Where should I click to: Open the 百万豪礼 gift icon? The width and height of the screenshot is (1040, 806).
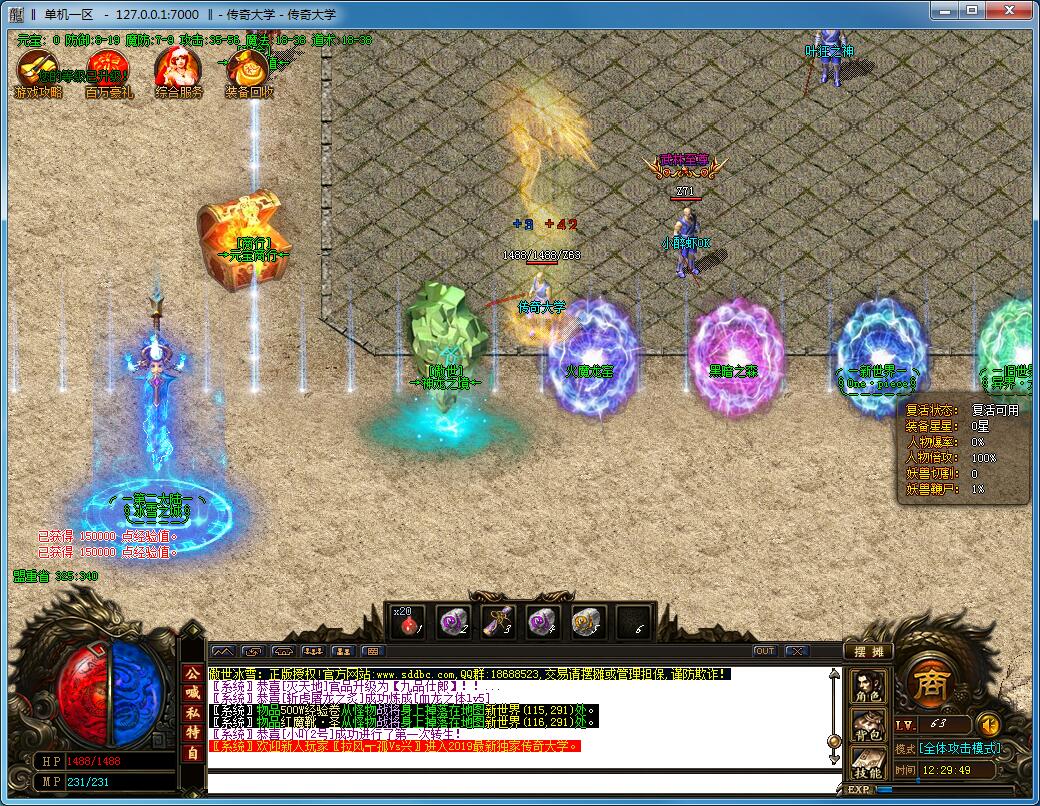(108, 72)
